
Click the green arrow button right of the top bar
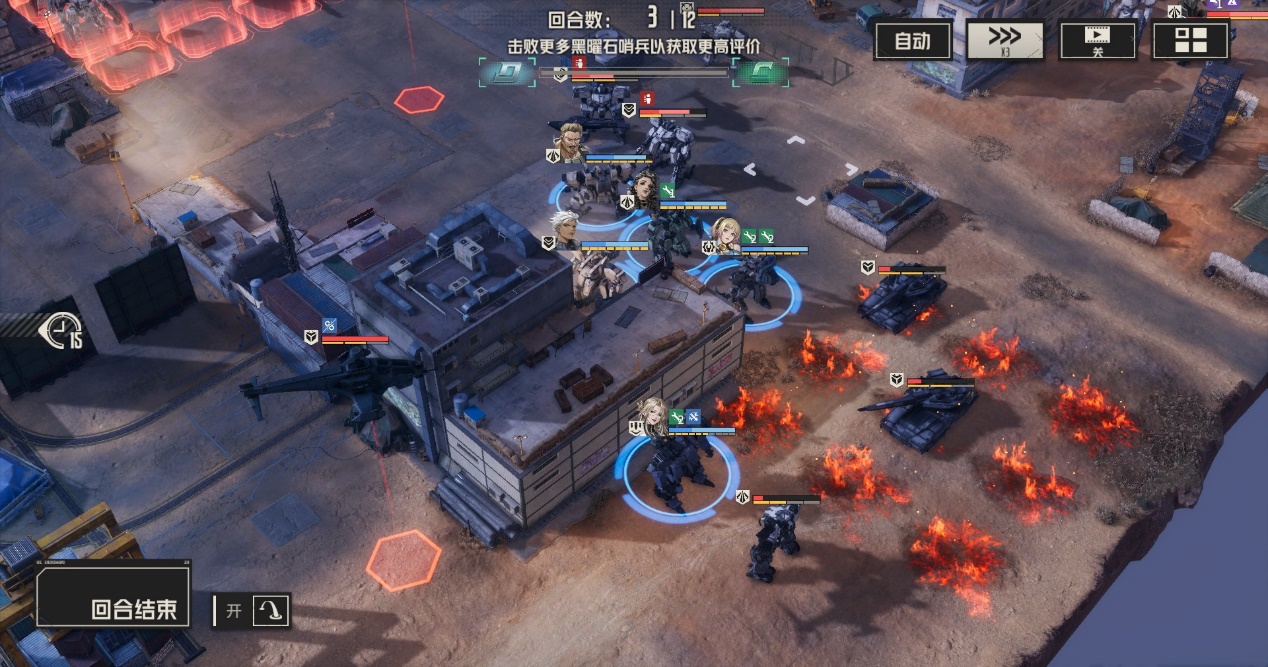pos(760,72)
